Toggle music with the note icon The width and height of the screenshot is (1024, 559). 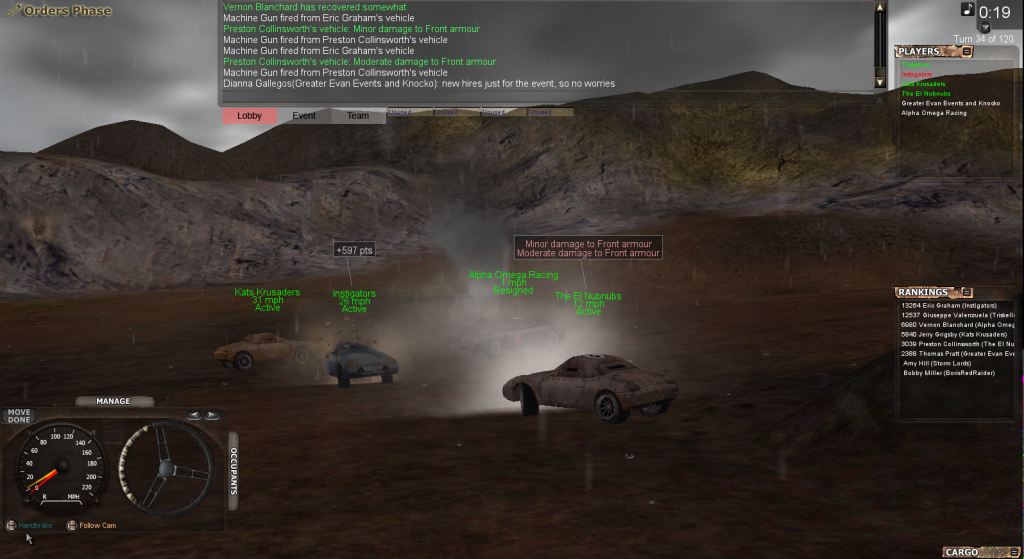click(967, 9)
